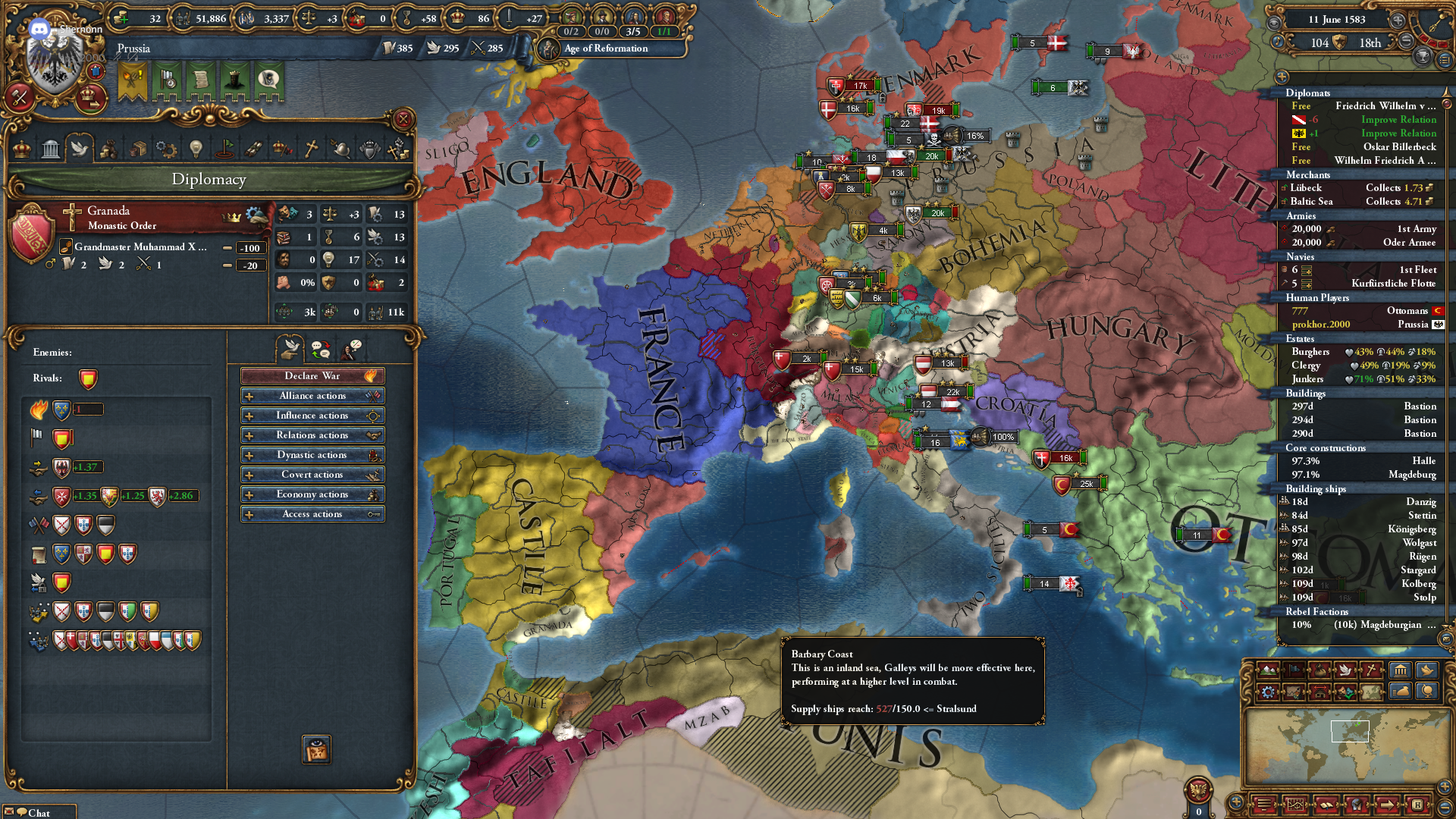Open the Court panel via the crown icon
Viewport: 1456px width, 819px height.
point(20,149)
